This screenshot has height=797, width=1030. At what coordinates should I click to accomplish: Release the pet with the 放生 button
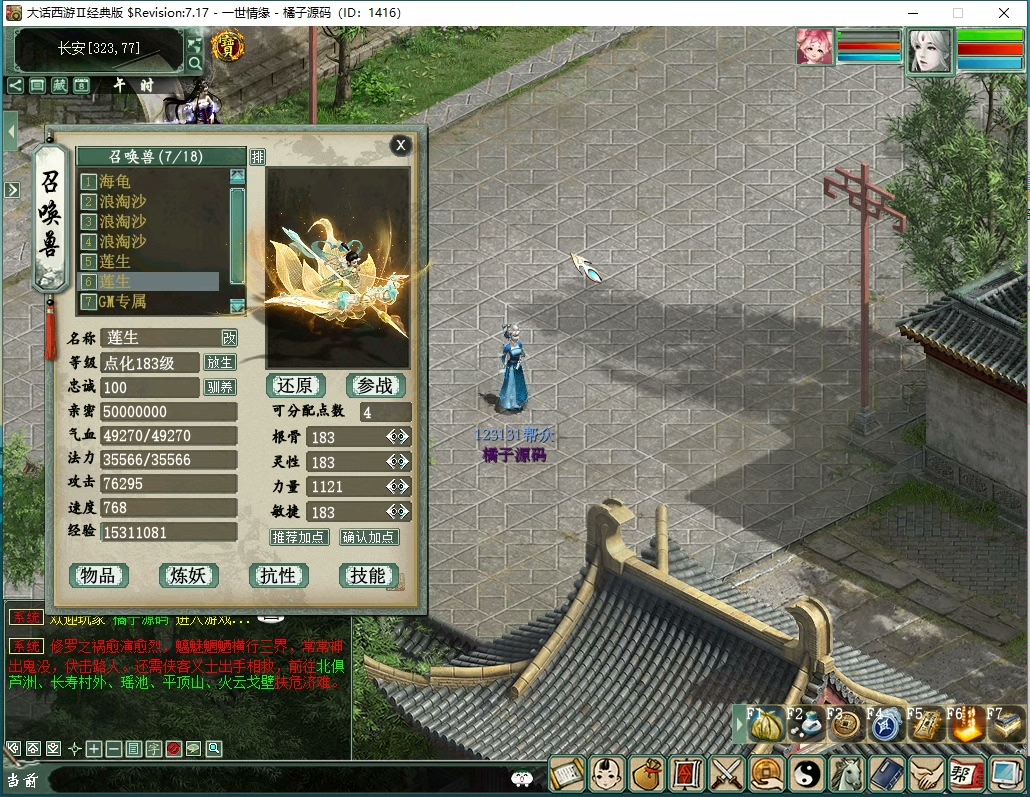pos(220,362)
